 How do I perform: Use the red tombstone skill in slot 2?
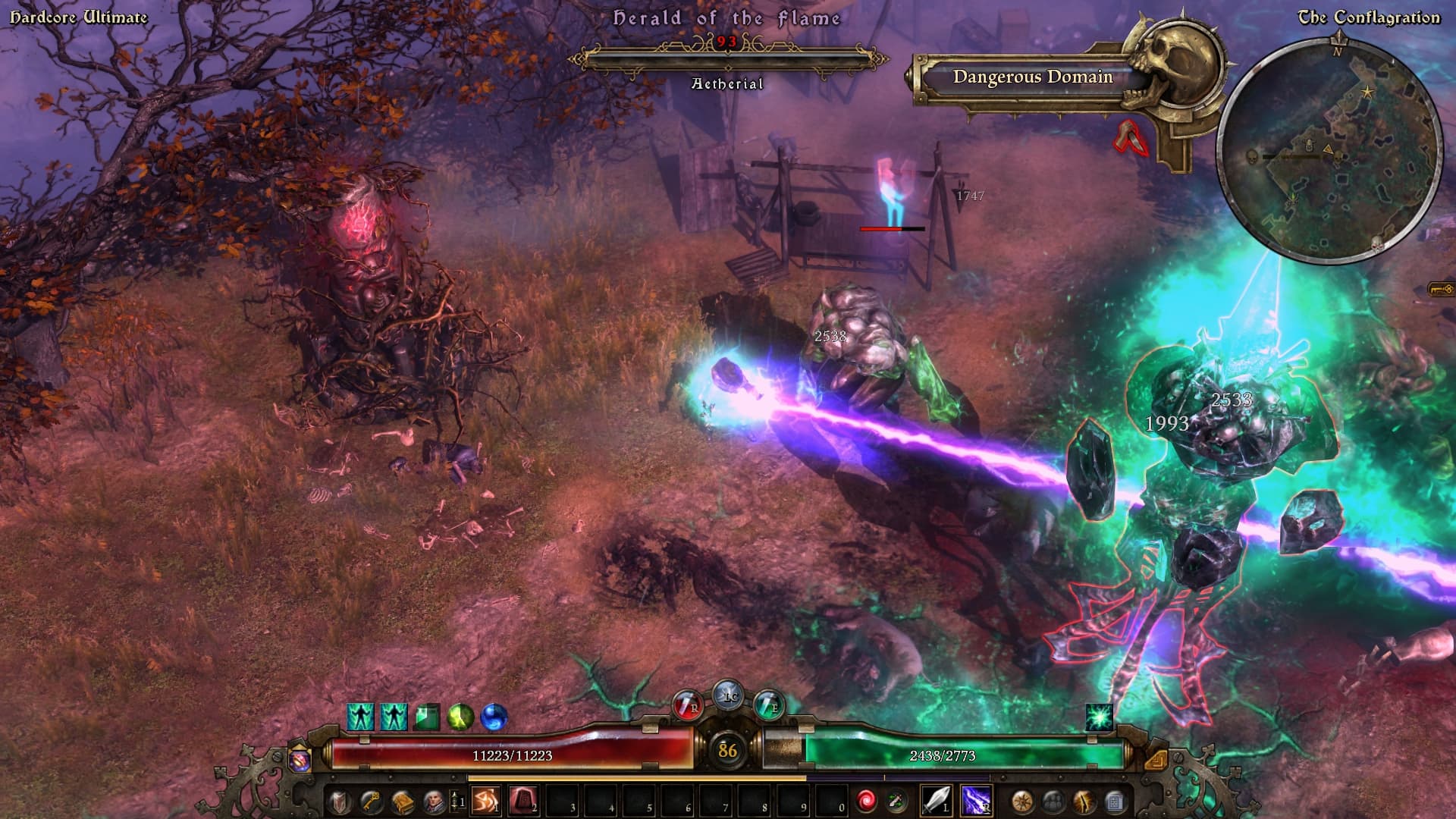pos(523,801)
